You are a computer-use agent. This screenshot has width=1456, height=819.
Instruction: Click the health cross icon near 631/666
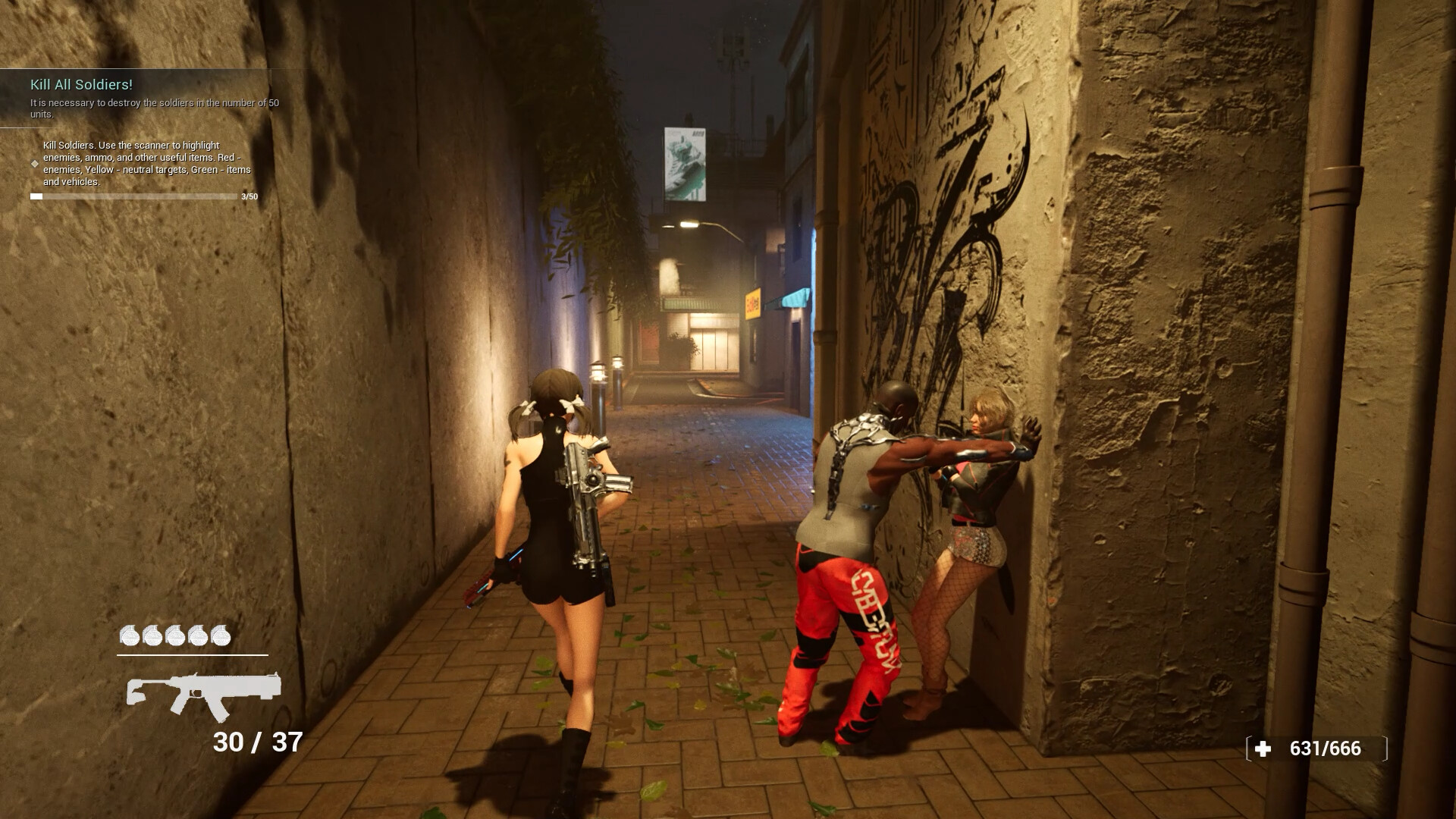click(1262, 748)
